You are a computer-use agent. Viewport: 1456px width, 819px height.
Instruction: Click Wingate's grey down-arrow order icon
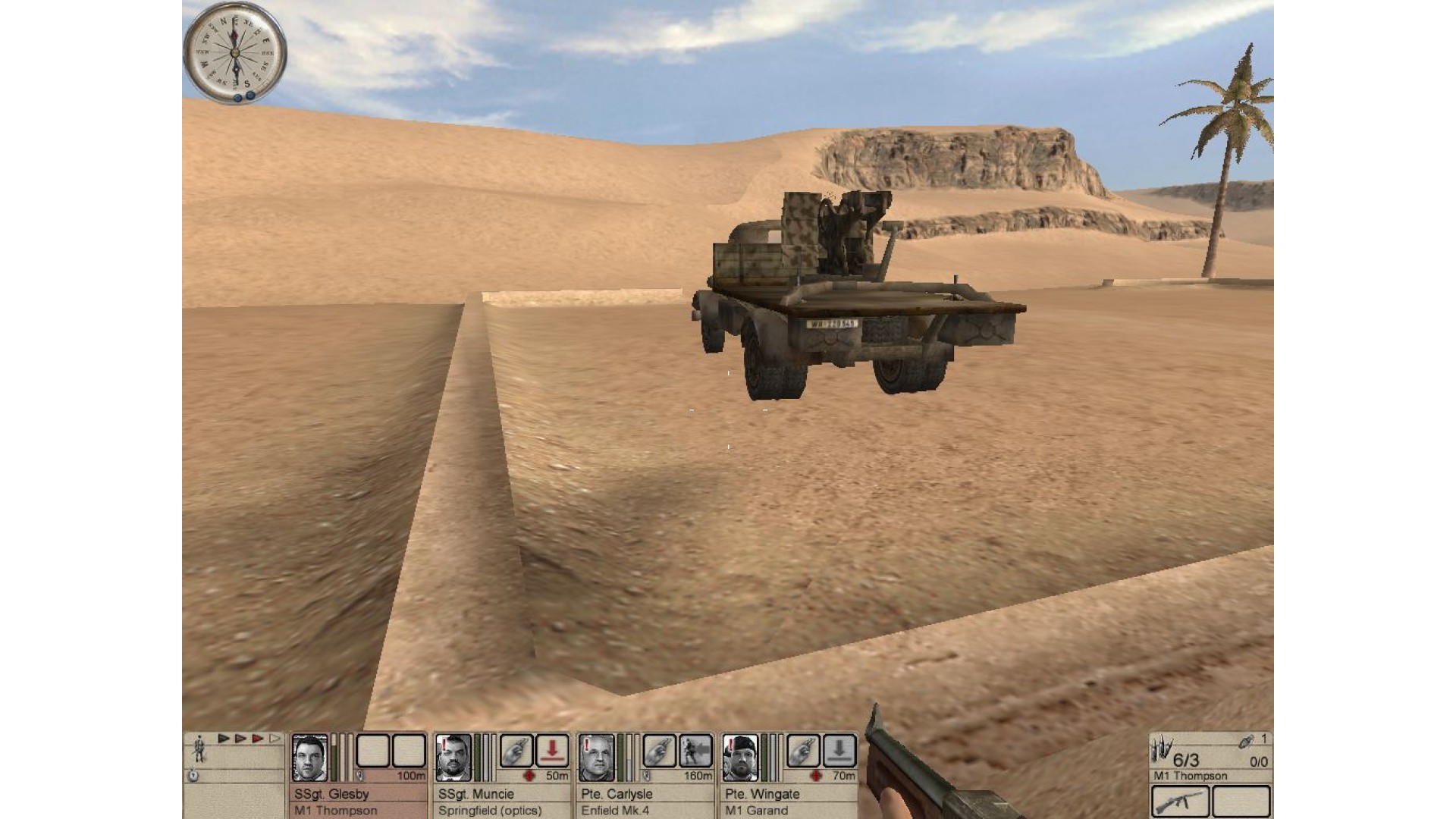pyautogui.click(x=839, y=751)
